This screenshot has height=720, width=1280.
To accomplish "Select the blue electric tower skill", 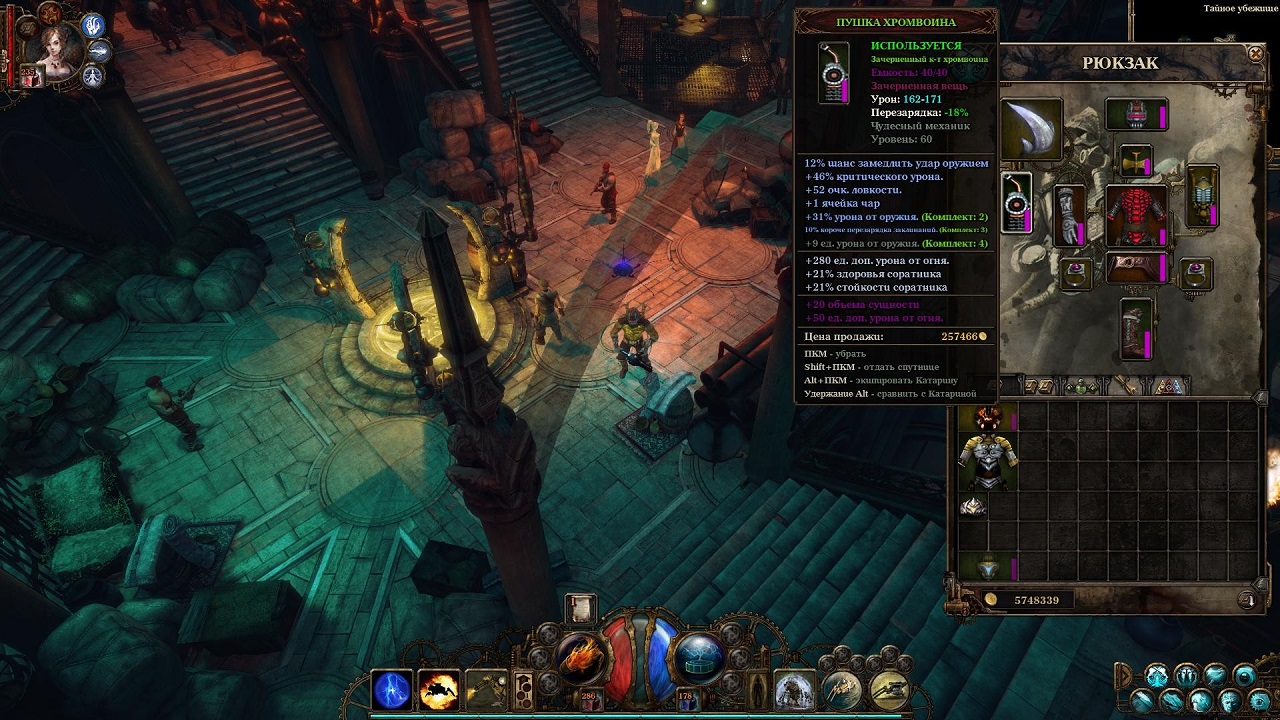I will [x=699, y=657].
